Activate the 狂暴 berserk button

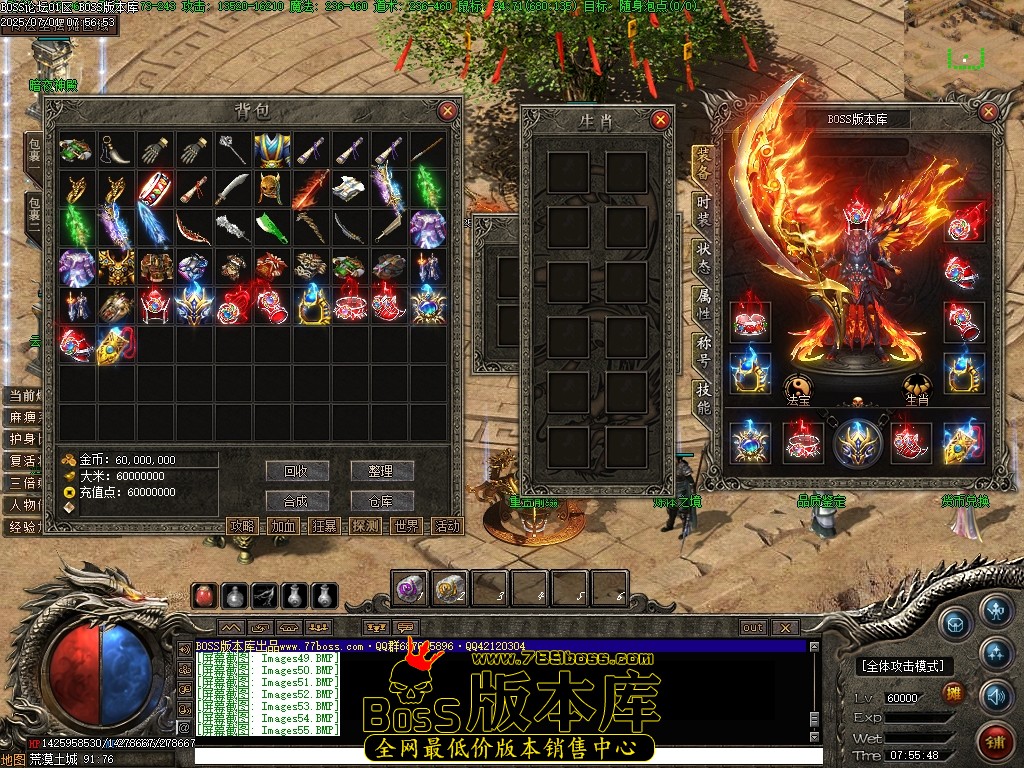324,526
